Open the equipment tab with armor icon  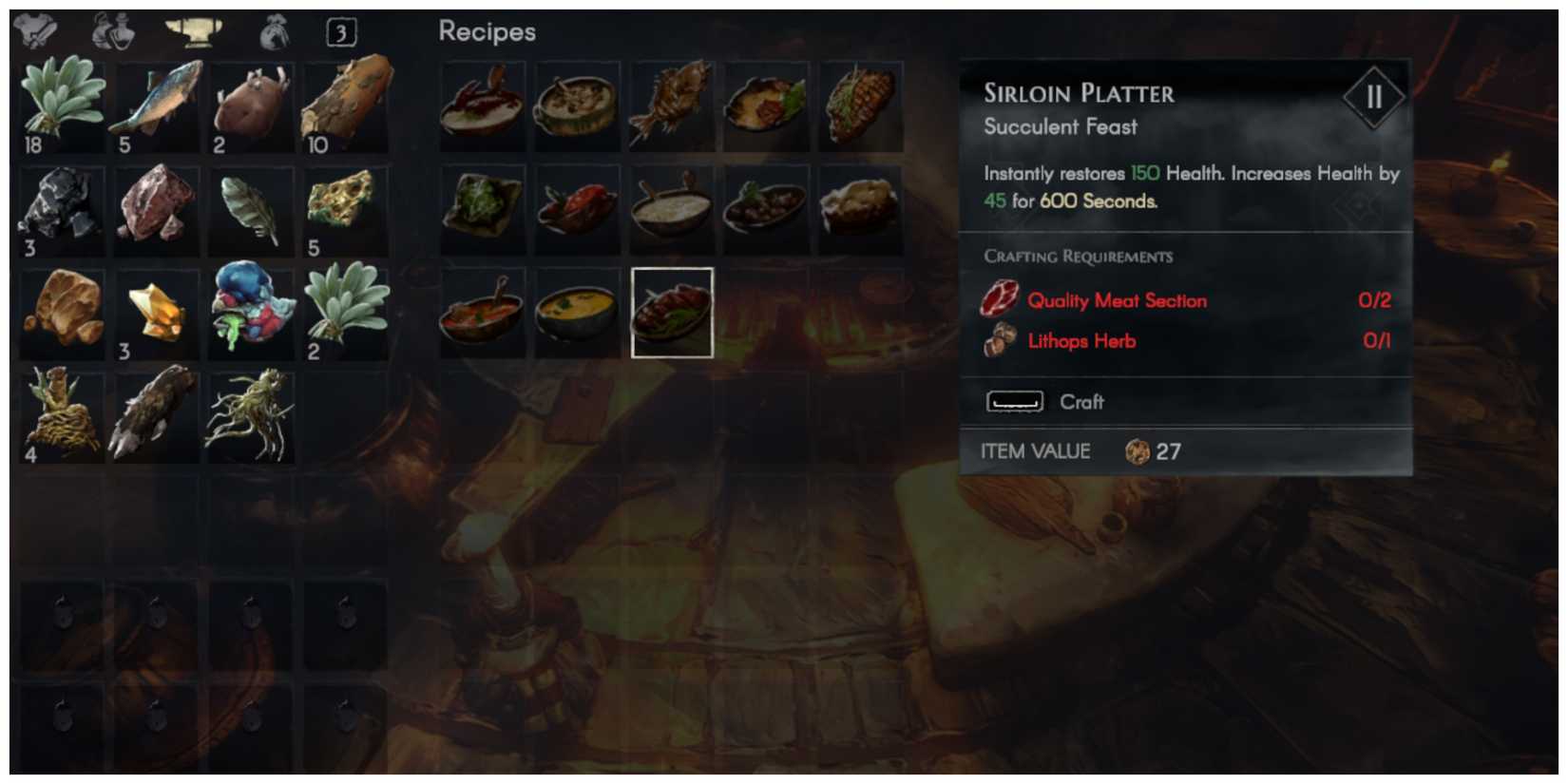coord(33,29)
